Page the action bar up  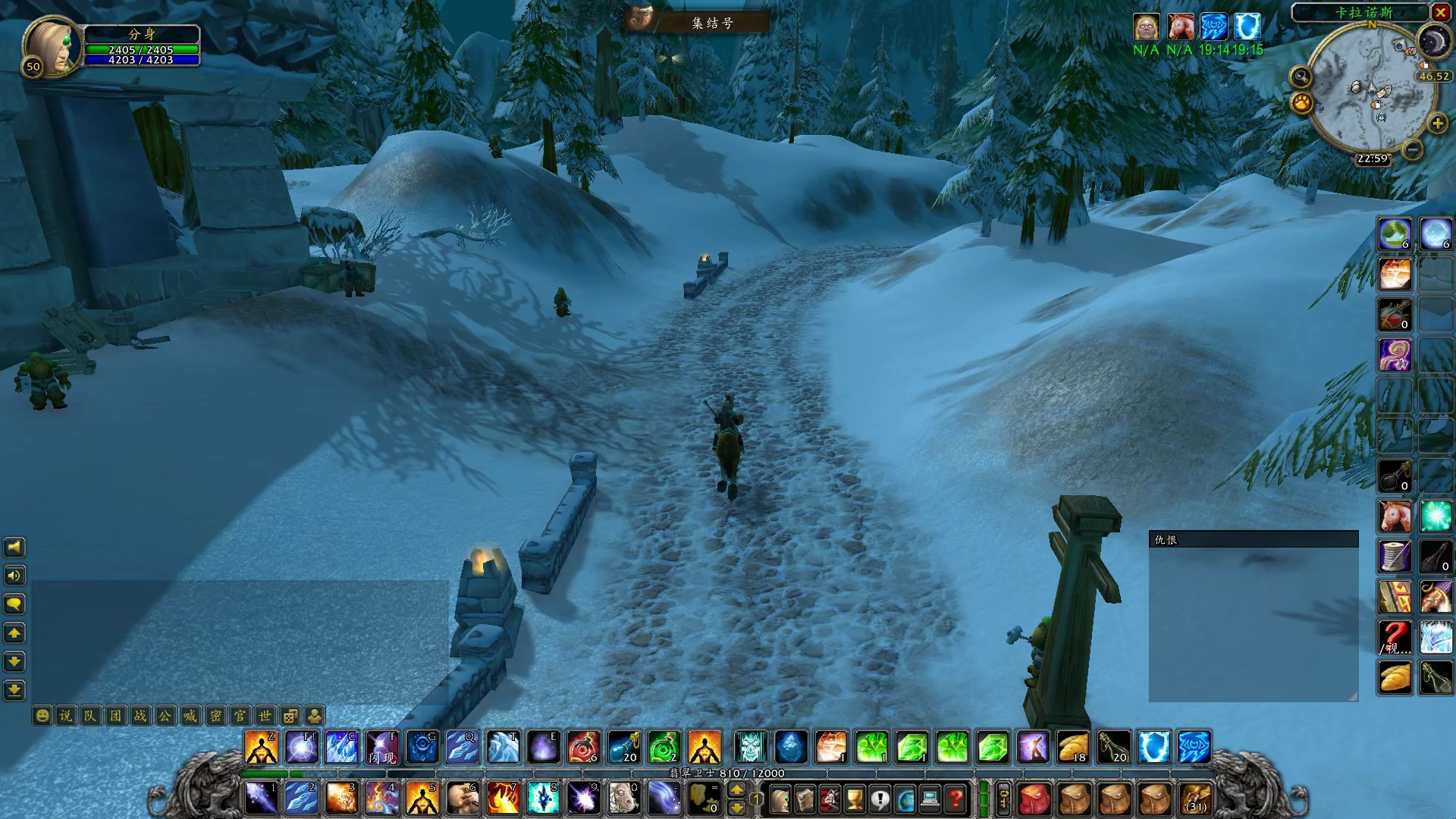(736, 790)
